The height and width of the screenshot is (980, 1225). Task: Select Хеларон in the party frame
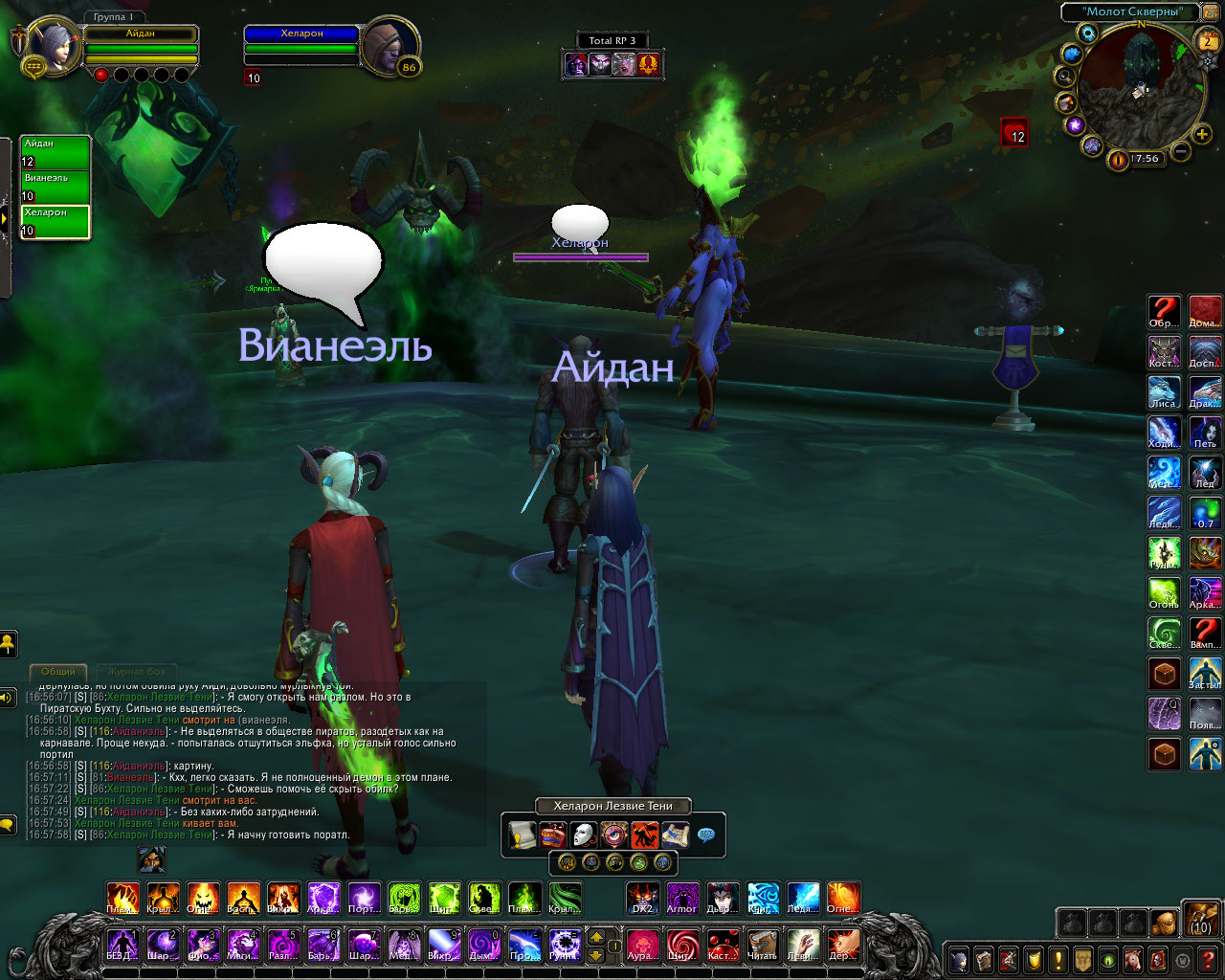pos(56,221)
